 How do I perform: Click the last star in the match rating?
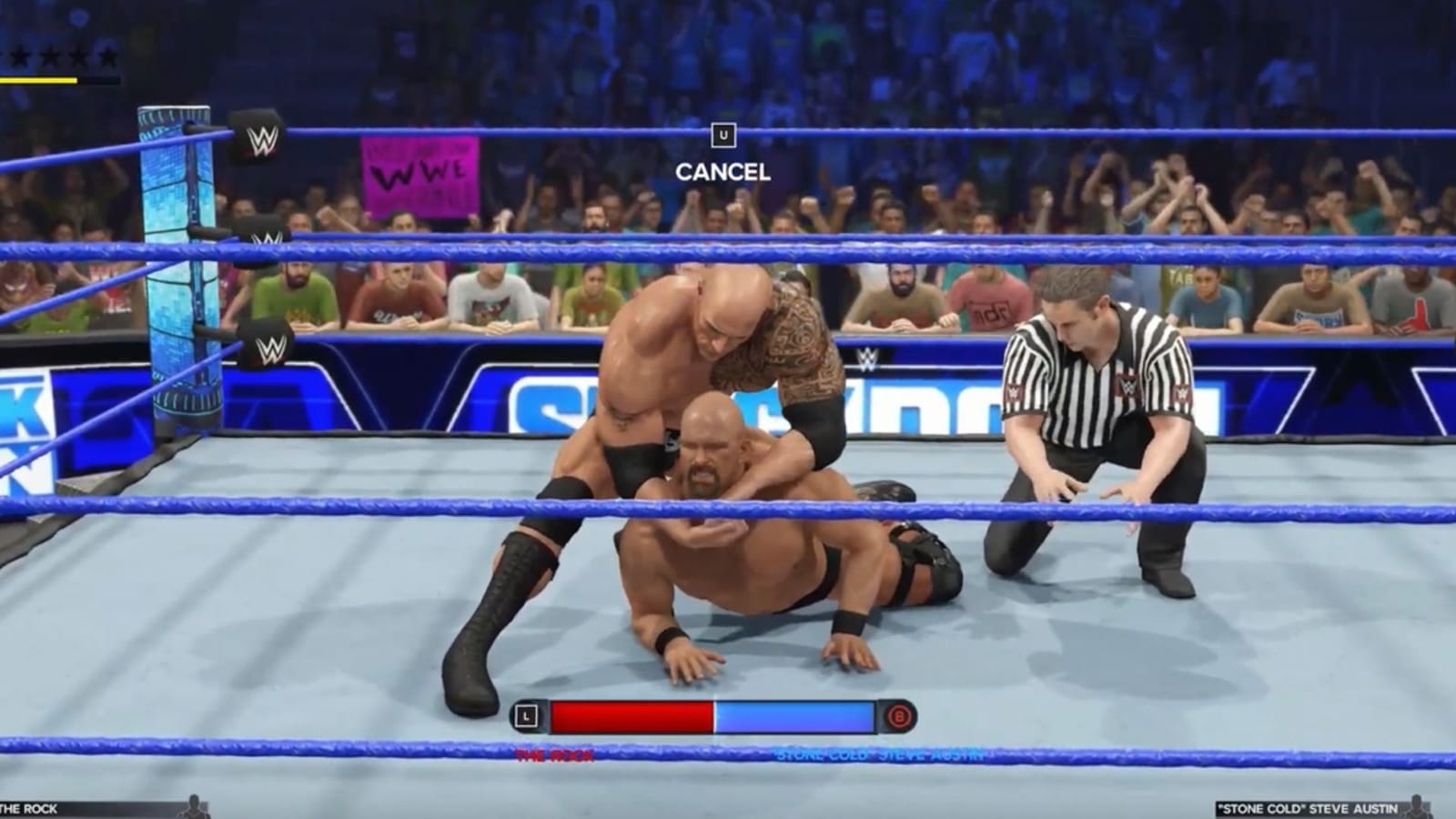point(109,56)
